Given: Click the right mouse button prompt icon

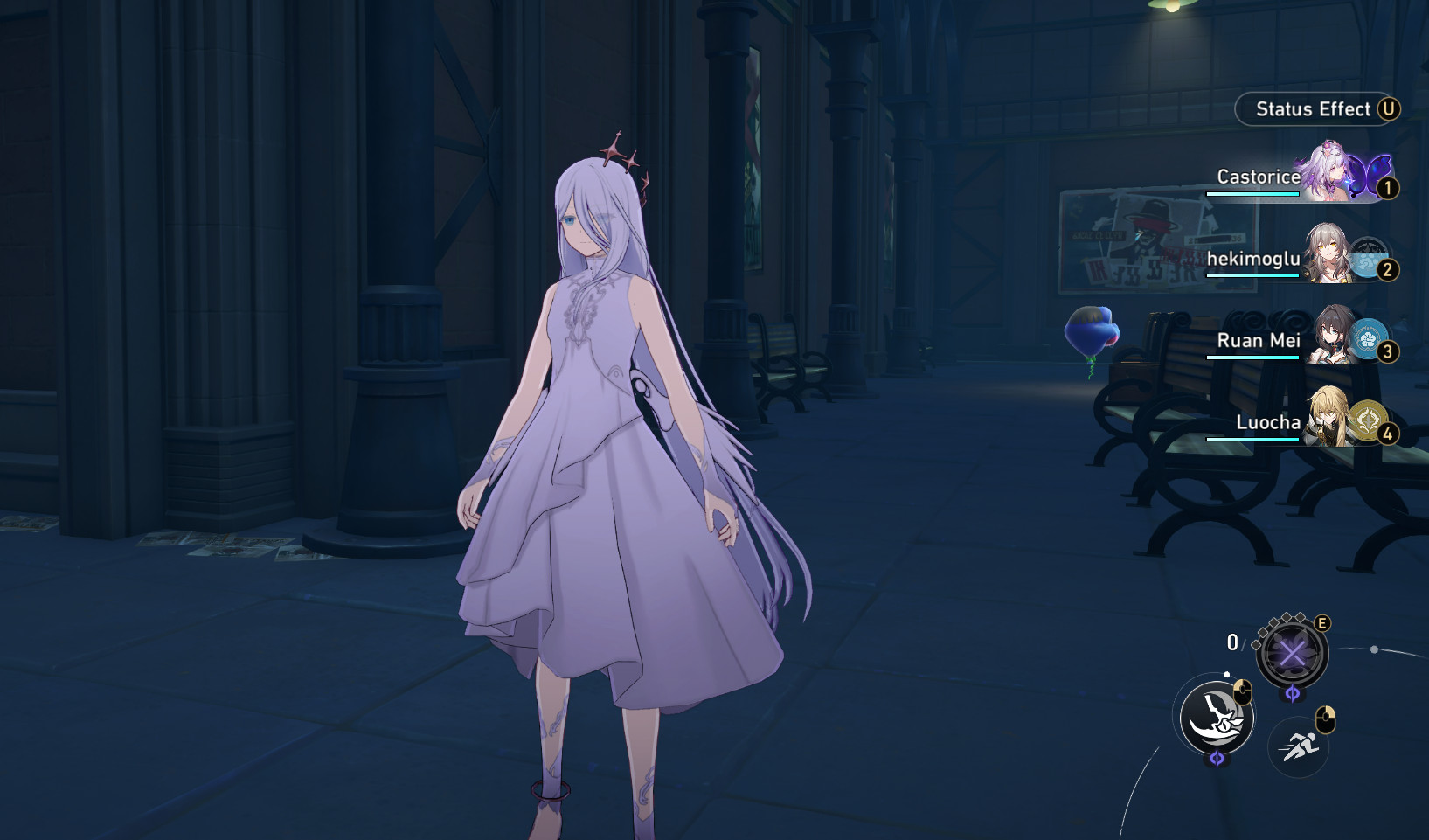Looking at the screenshot, I should [x=1326, y=718].
